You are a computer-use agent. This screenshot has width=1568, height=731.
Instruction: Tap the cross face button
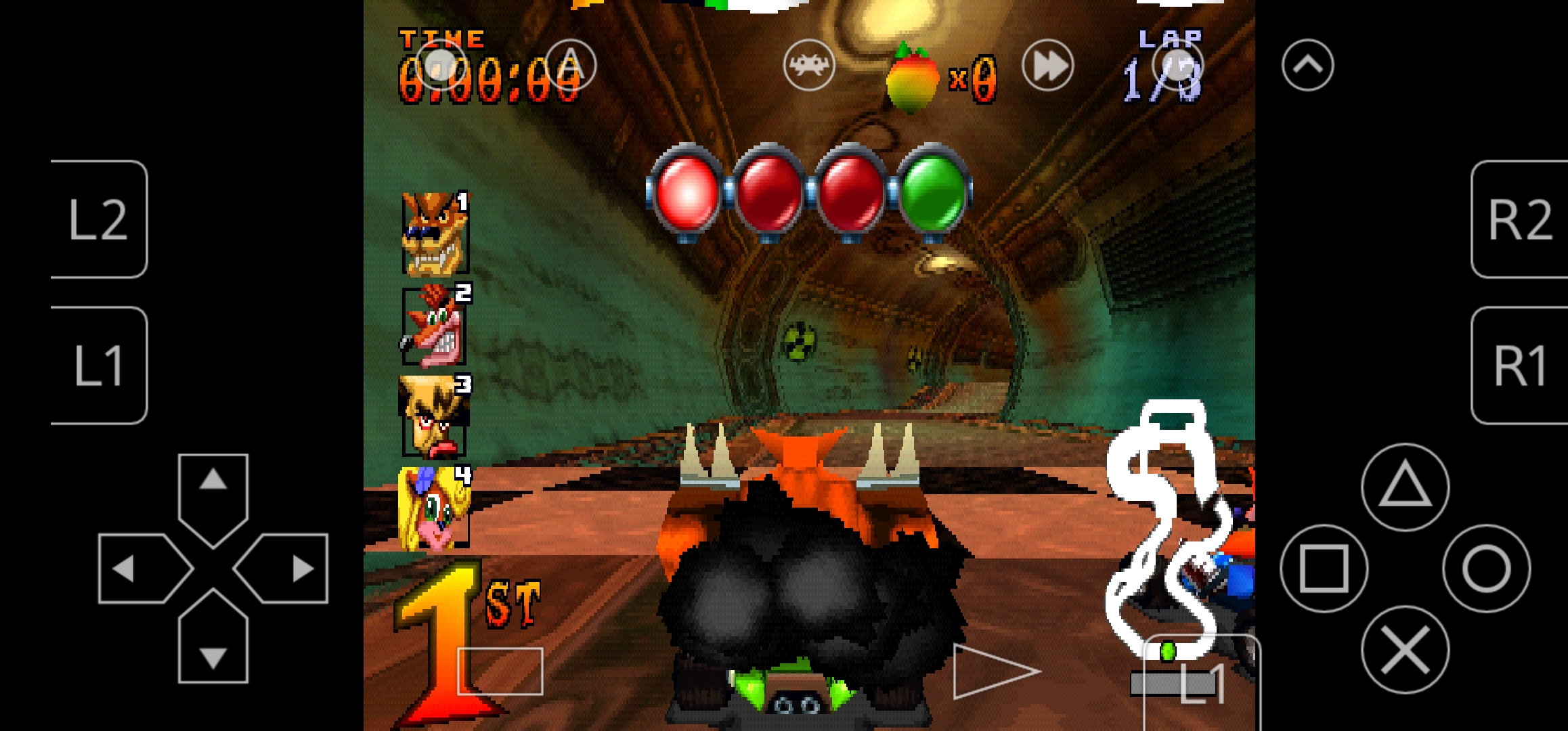pyautogui.click(x=1405, y=650)
